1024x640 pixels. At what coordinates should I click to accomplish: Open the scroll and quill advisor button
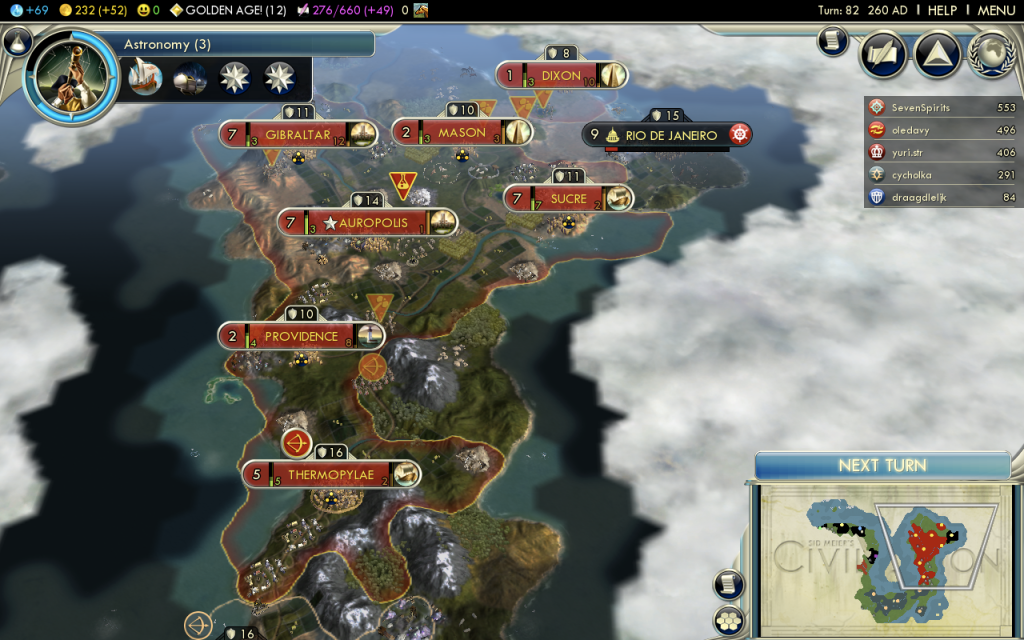tap(883, 54)
